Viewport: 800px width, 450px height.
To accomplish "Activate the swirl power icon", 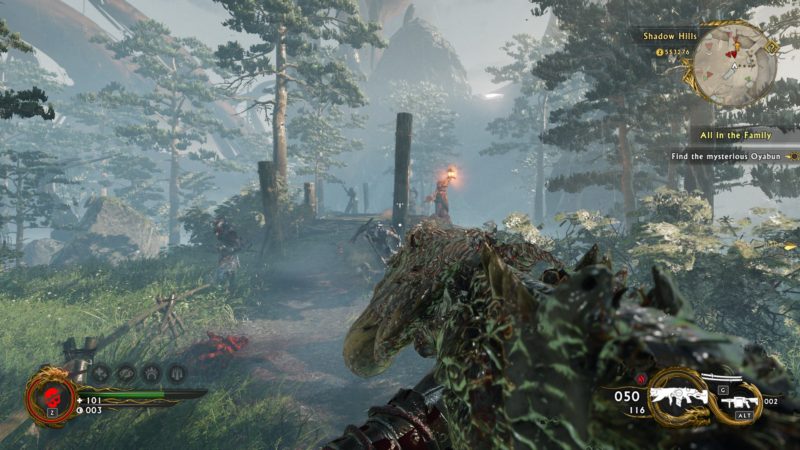I will coord(127,373).
